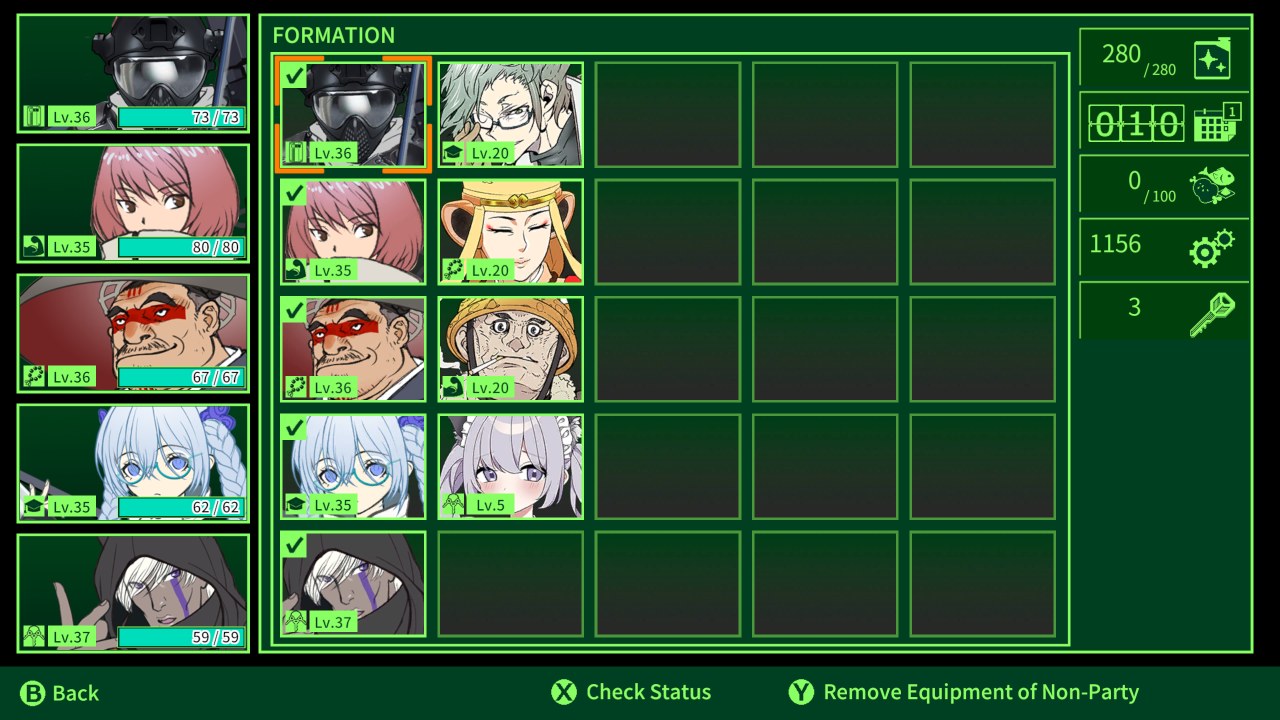Uncheck the Lv.36 soldier's formation checkmark

pyautogui.click(x=294, y=75)
